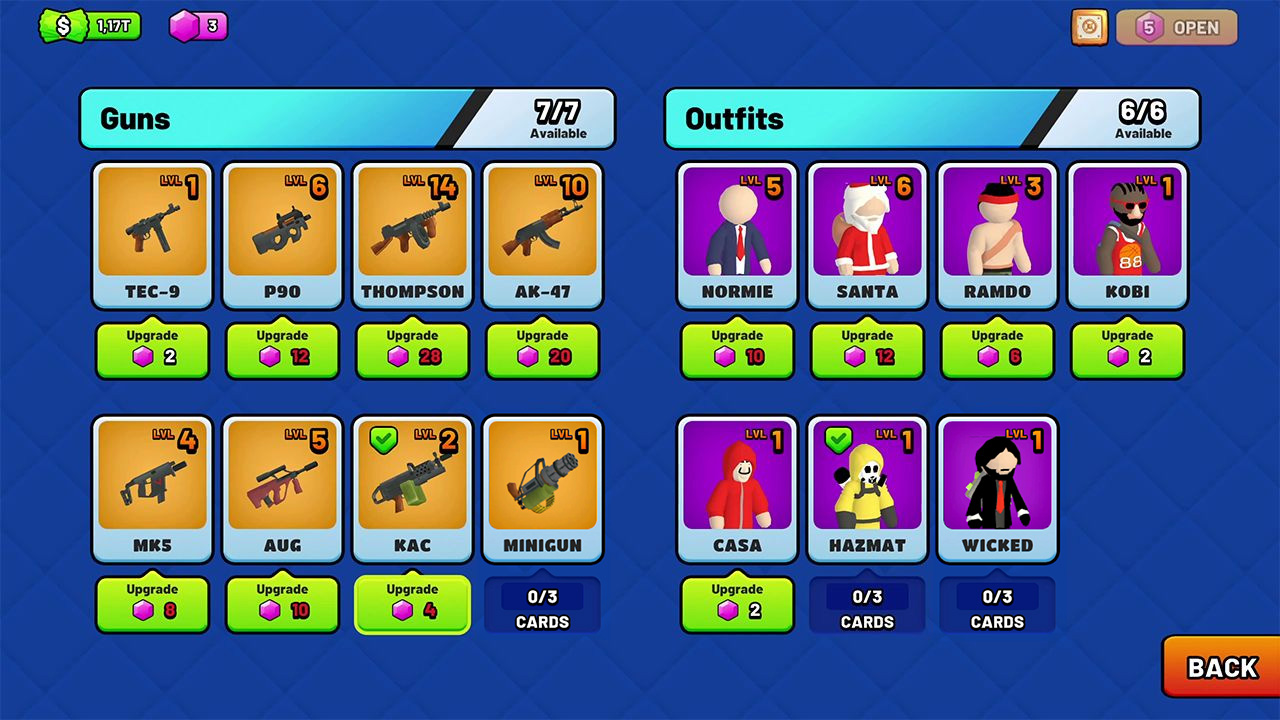Upgrade the MK5 for 8 gems
1280x720 pixels.
coord(152,604)
